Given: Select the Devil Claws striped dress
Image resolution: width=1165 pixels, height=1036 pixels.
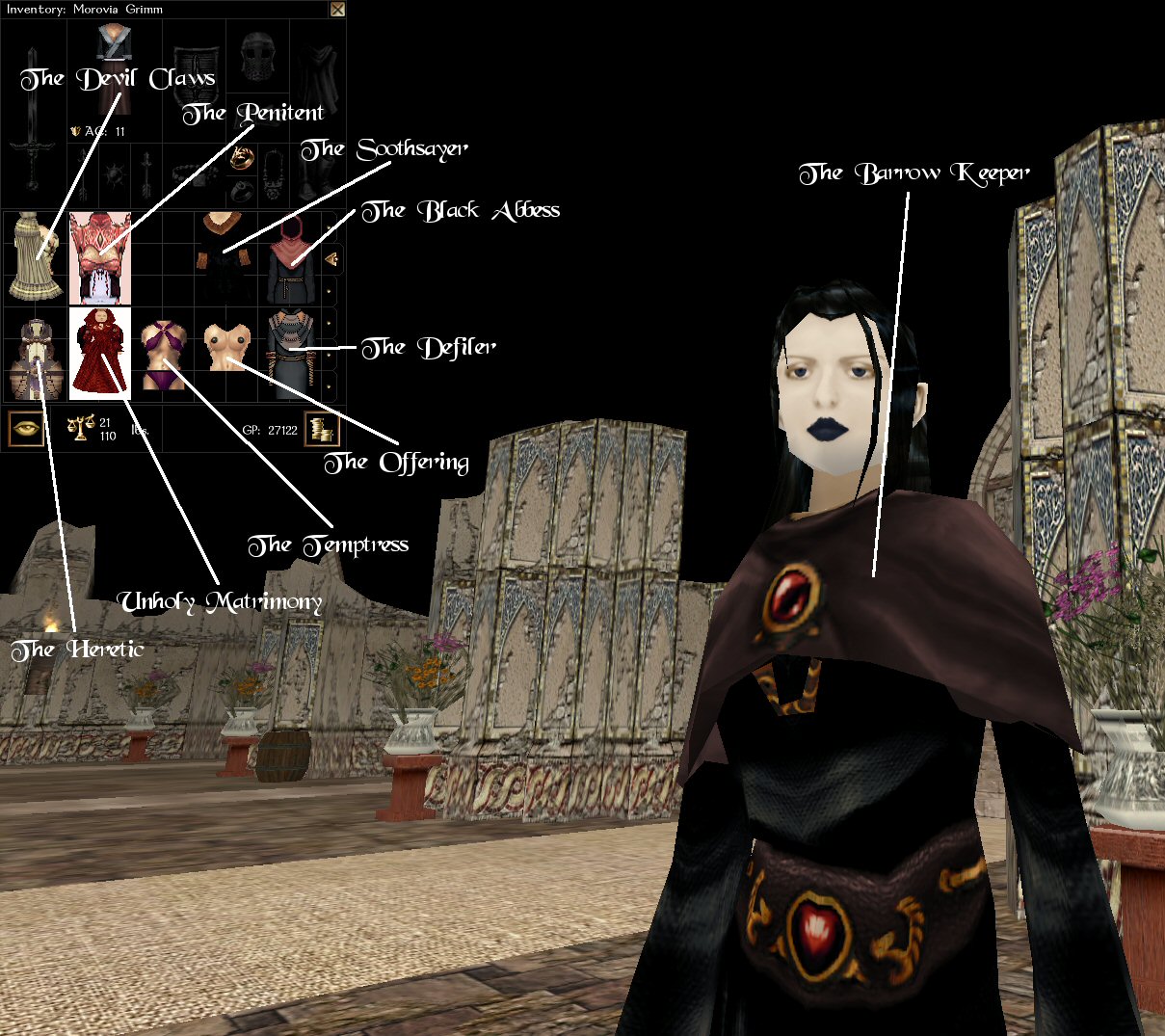Looking at the screenshot, I should (x=35, y=257).
